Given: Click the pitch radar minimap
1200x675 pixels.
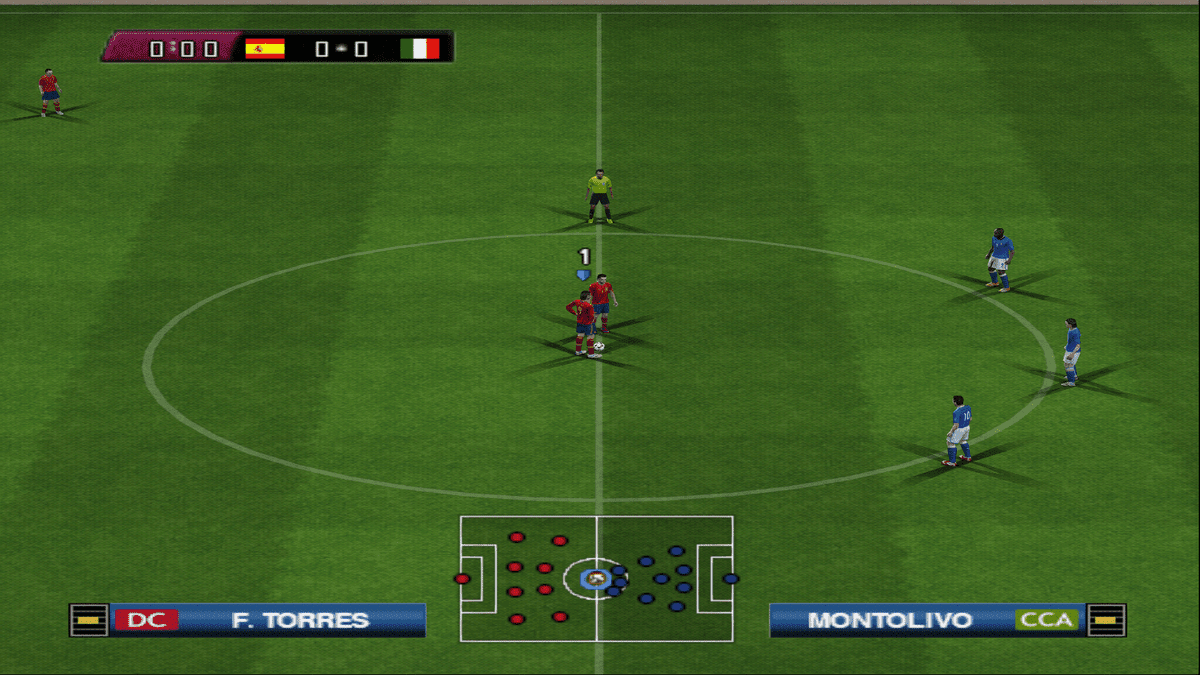Looking at the screenshot, I should (596, 578).
